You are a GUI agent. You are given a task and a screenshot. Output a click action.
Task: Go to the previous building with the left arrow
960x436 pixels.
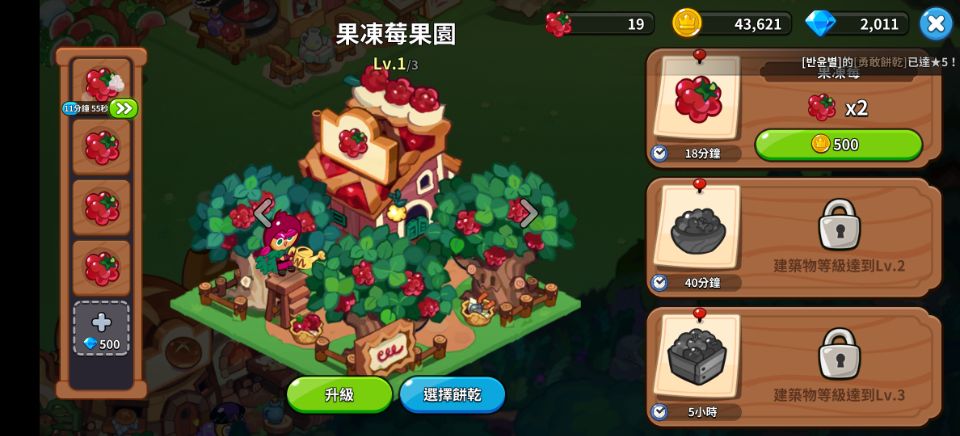(x=263, y=212)
